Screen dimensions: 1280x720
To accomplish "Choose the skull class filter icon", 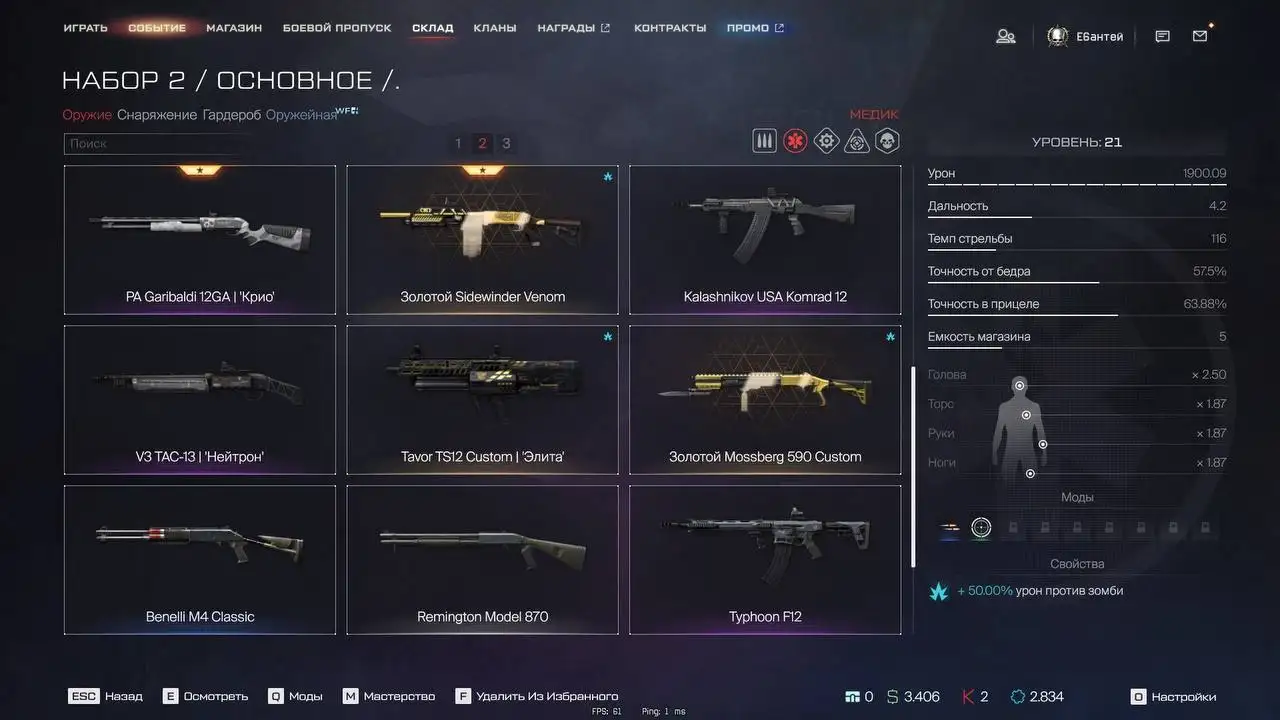I will [x=887, y=141].
